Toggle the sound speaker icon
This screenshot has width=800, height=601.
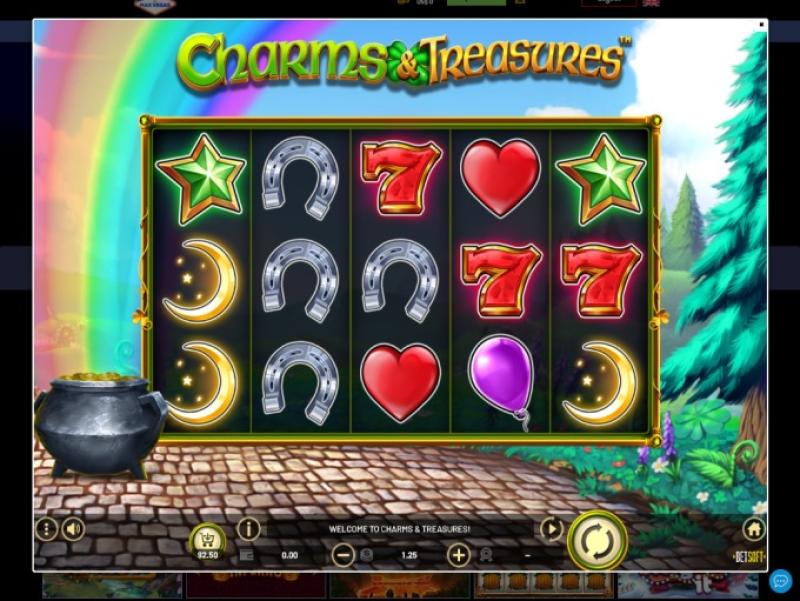click(73, 529)
